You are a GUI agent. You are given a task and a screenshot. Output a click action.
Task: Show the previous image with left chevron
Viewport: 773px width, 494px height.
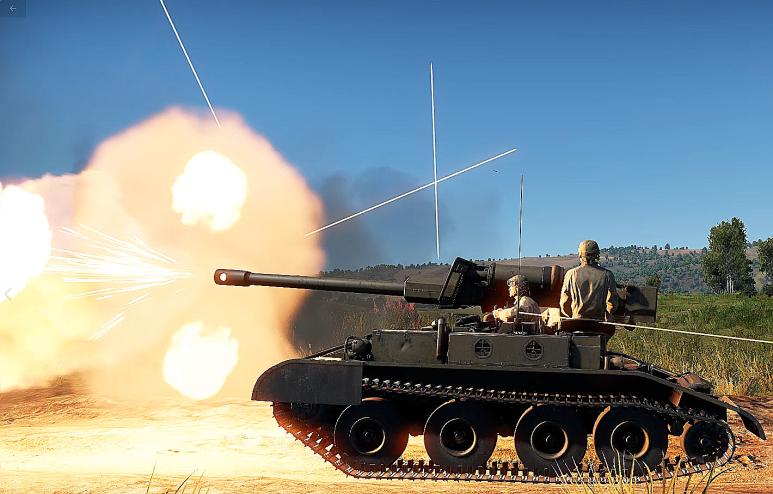tap(8, 293)
